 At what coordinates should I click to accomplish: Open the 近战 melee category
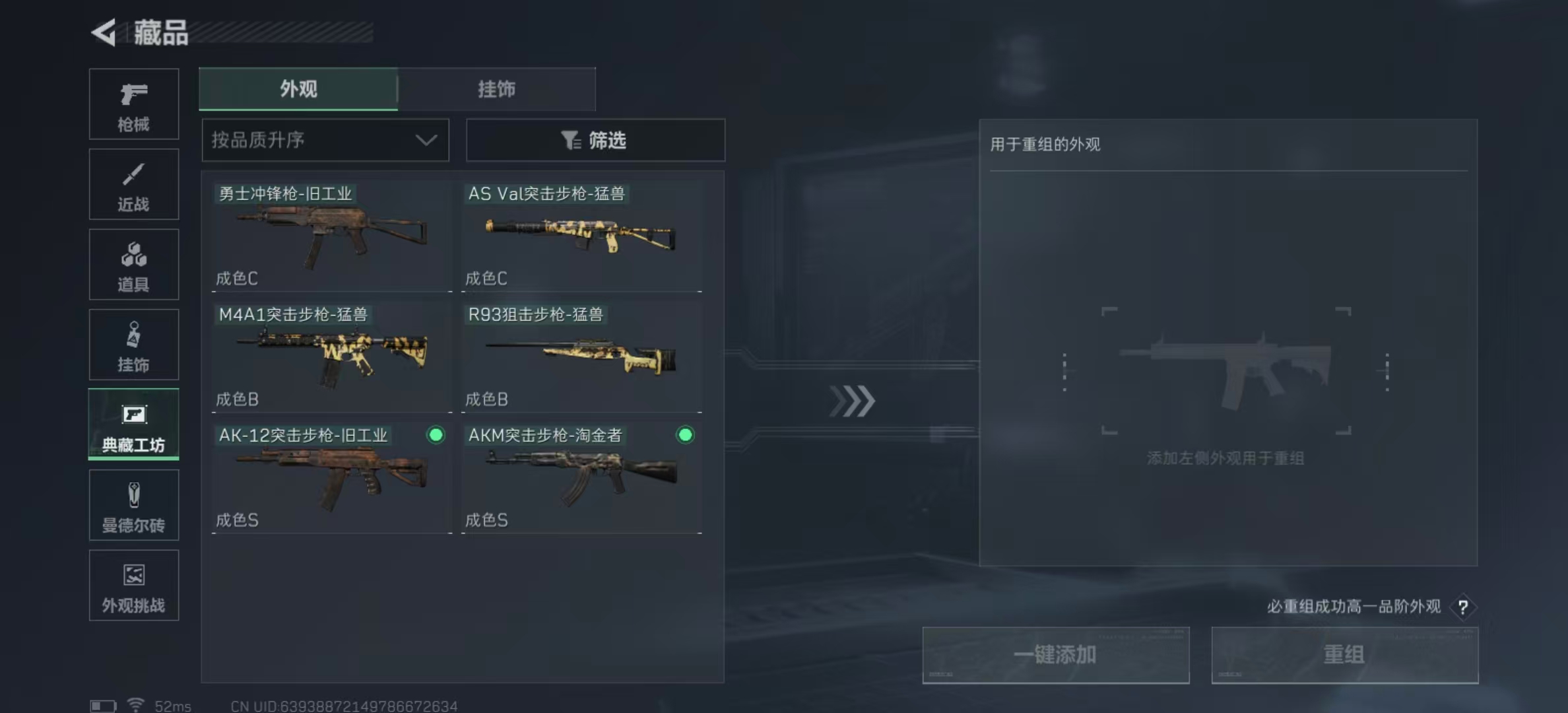[x=133, y=183]
